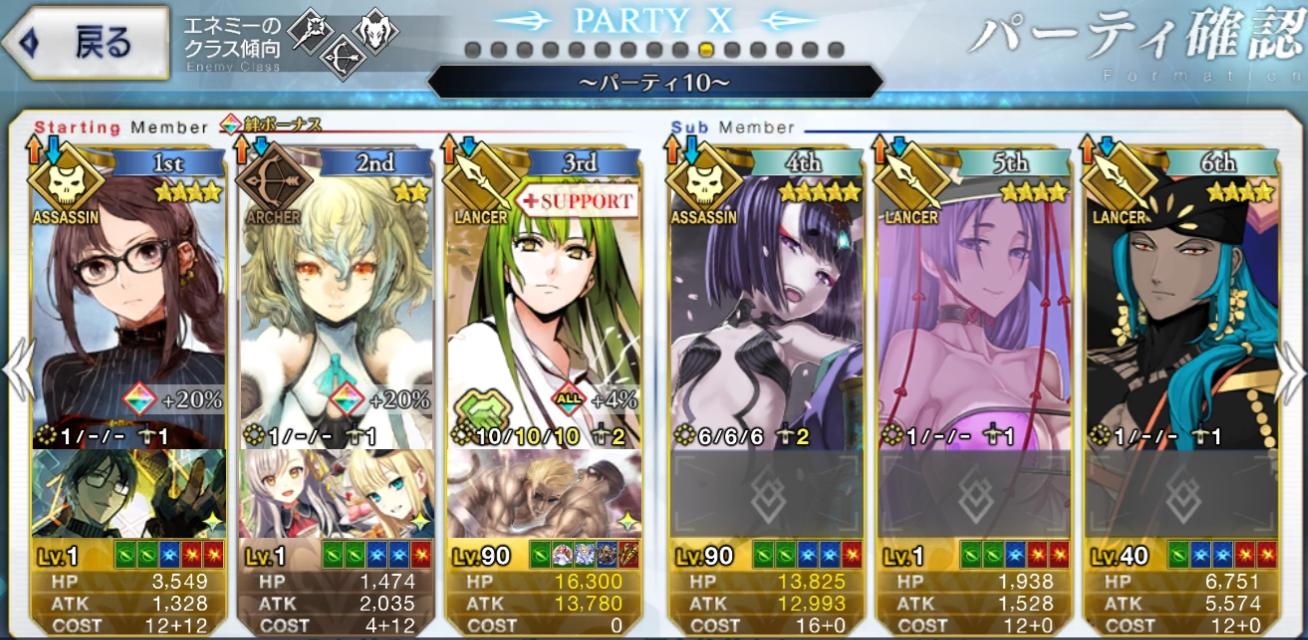This screenshot has height=640, width=1308.
Task: Switch to the next party with right arrow
Action: coord(1291,370)
